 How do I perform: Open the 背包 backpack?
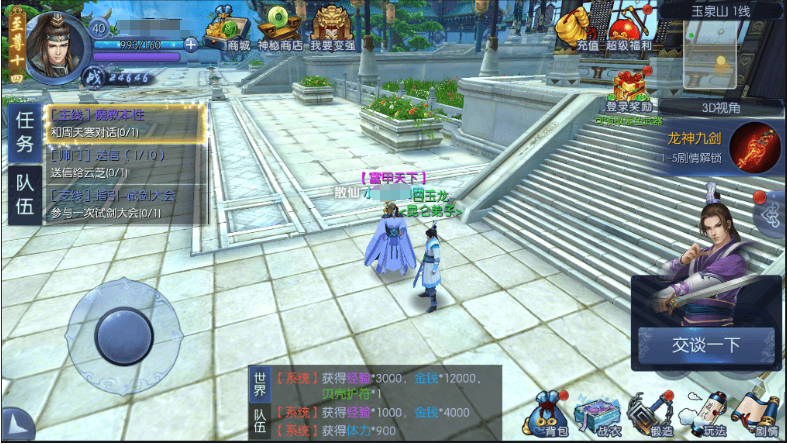click(x=551, y=412)
